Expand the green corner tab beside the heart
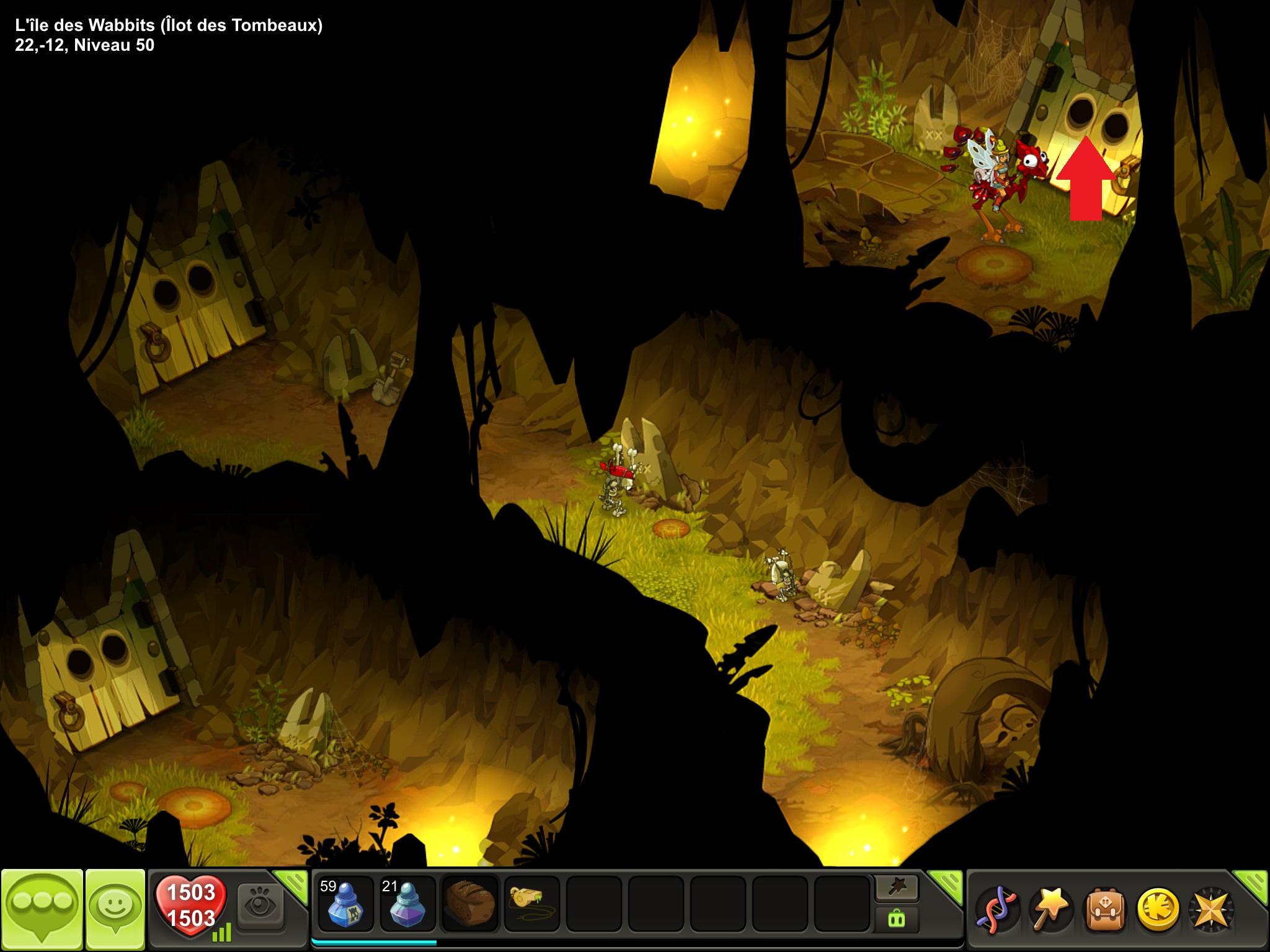The width and height of the screenshot is (1270, 952). coord(293,884)
